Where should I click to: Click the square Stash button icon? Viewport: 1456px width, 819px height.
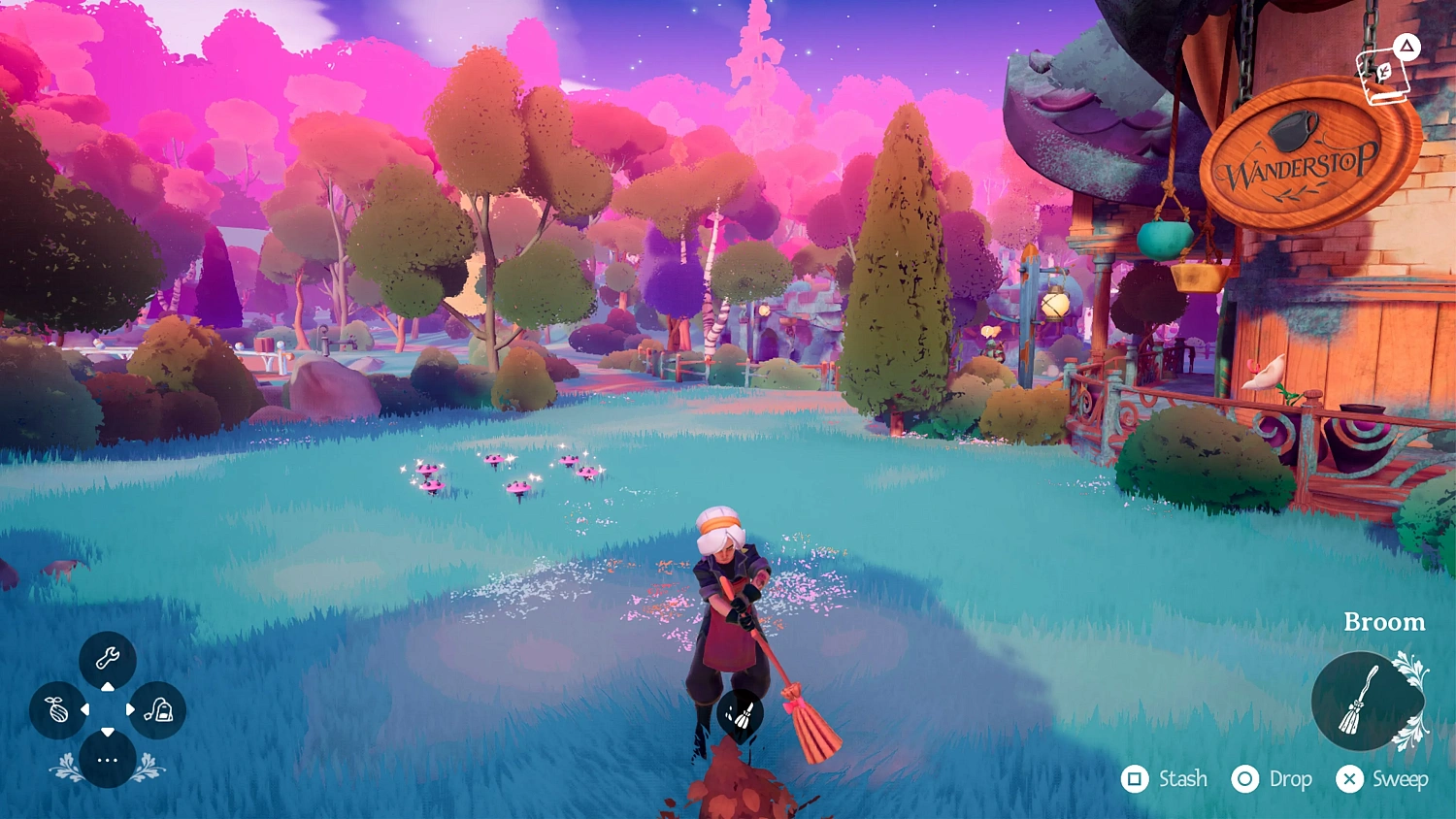(1135, 779)
